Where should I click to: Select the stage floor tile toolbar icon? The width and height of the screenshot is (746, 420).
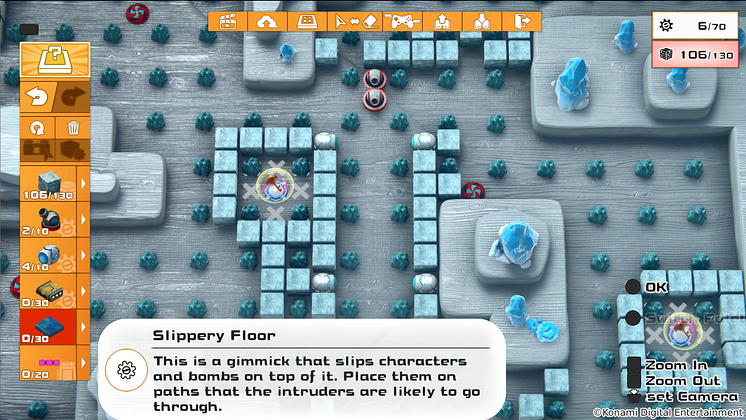(x=306, y=22)
